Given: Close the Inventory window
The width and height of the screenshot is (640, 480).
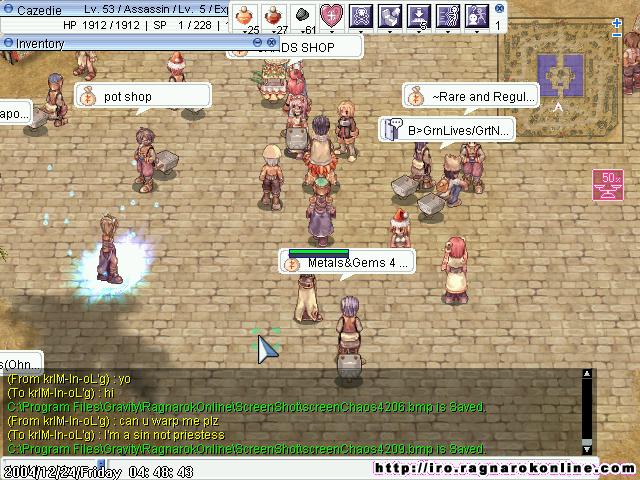Looking at the screenshot, I should [x=271, y=43].
